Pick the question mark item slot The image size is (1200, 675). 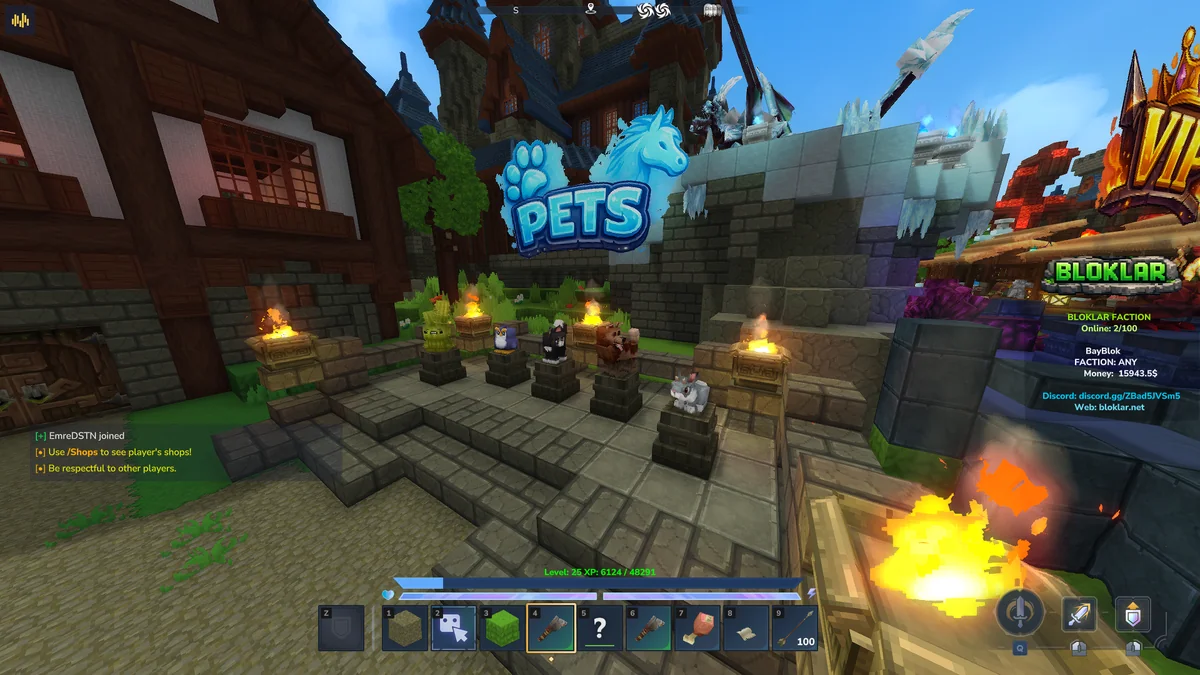coord(599,628)
